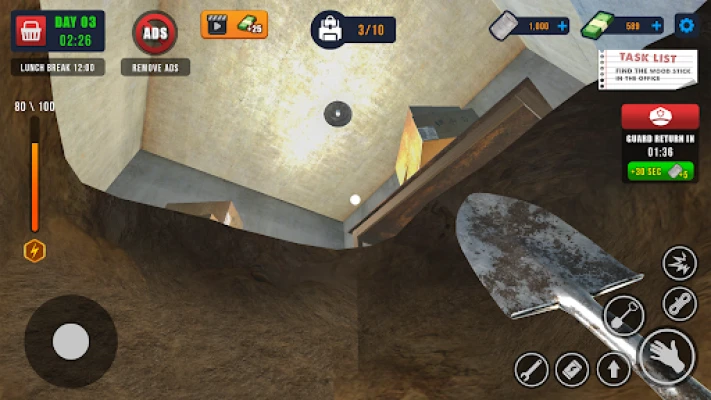Screen dimensions: 711x400
Task: Select the wrench tool button
Action: click(x=531, y=370)
